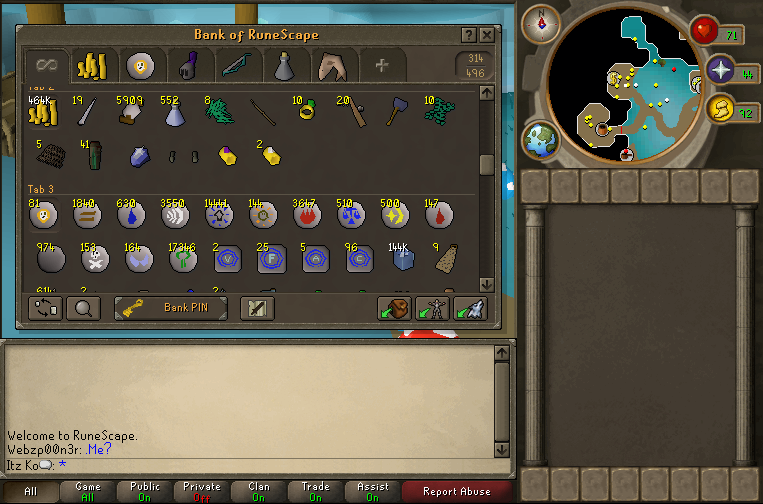Click the Bank PIN button
Viewport: 763px width, 504px height.
point(171,308)
